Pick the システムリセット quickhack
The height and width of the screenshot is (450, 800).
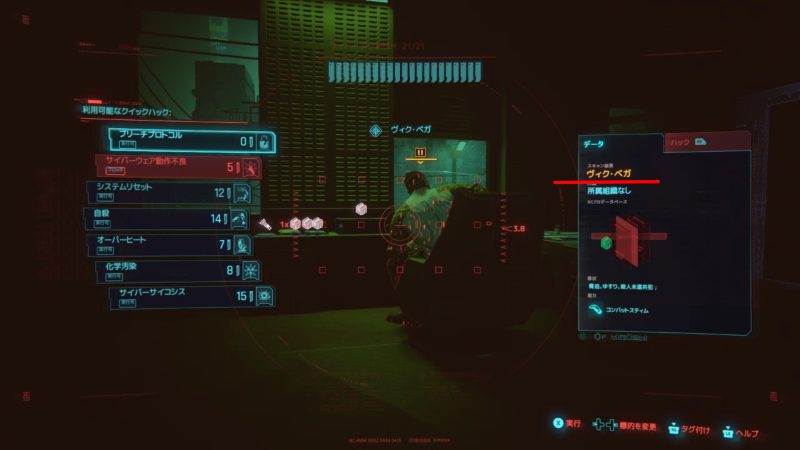pos(170,192)
